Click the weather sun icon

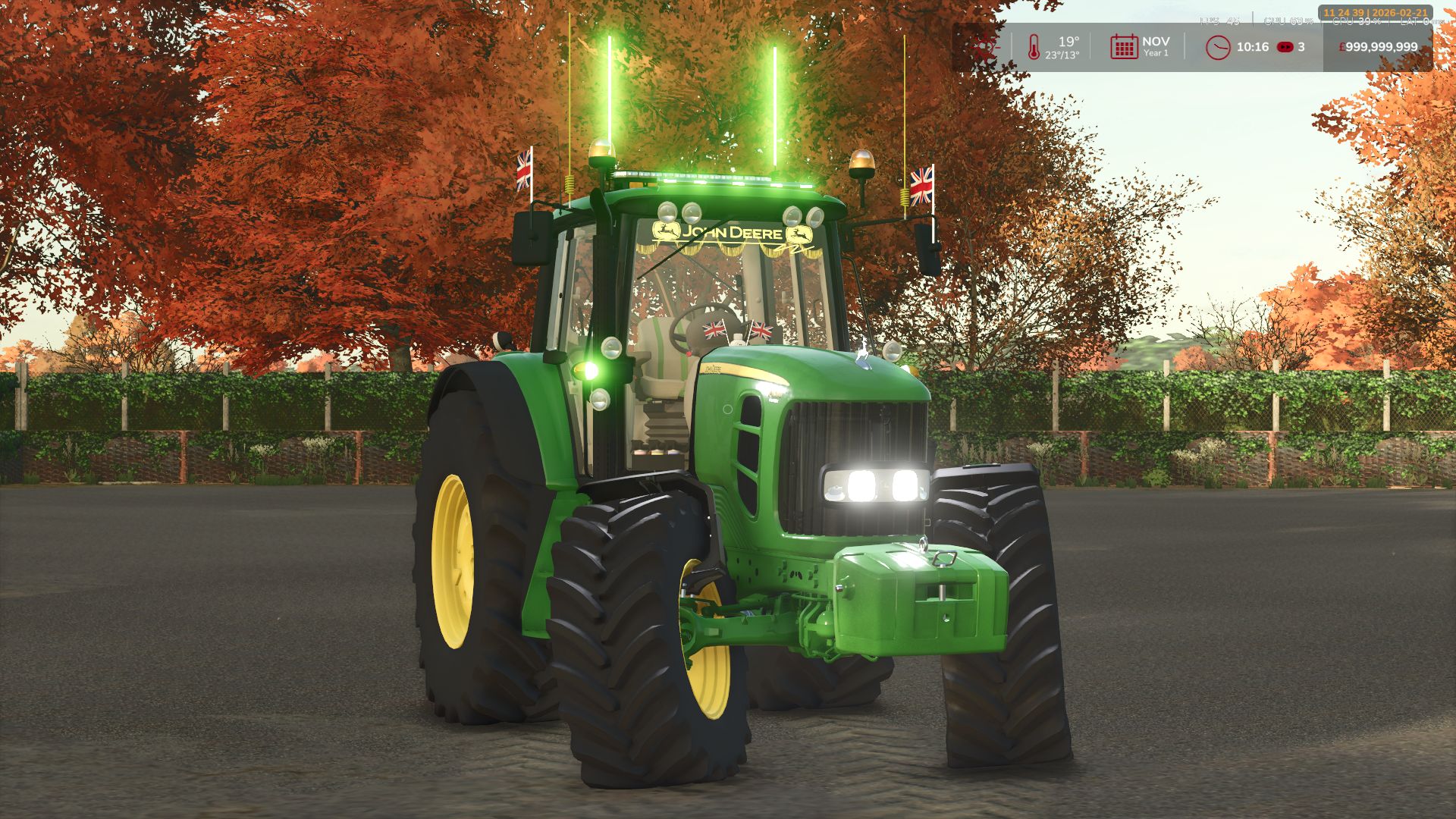986,47
